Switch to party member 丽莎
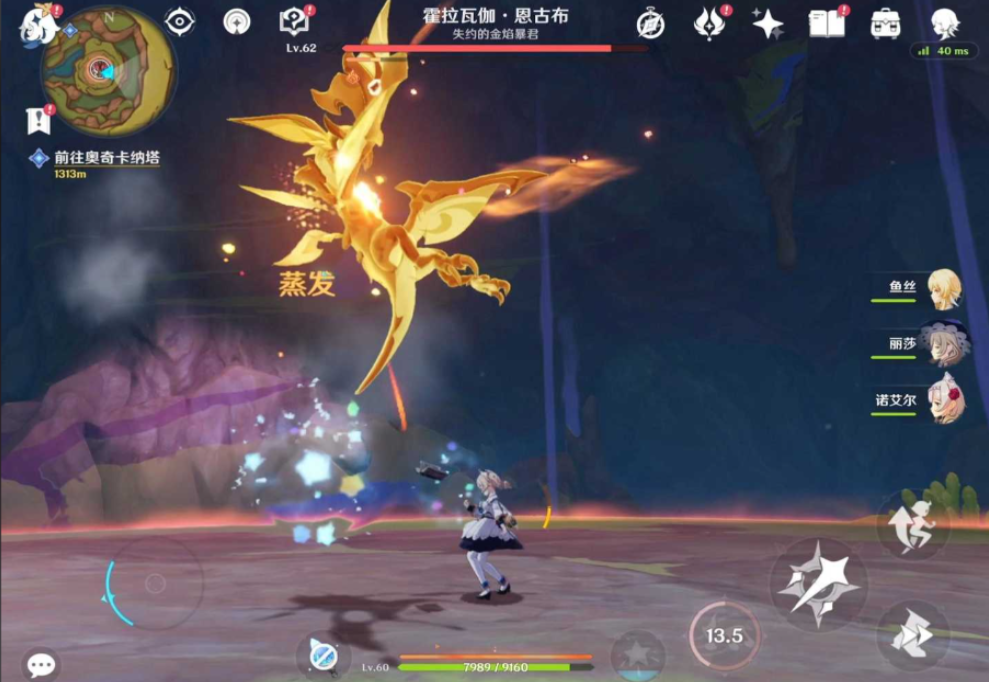 (943, 344)
